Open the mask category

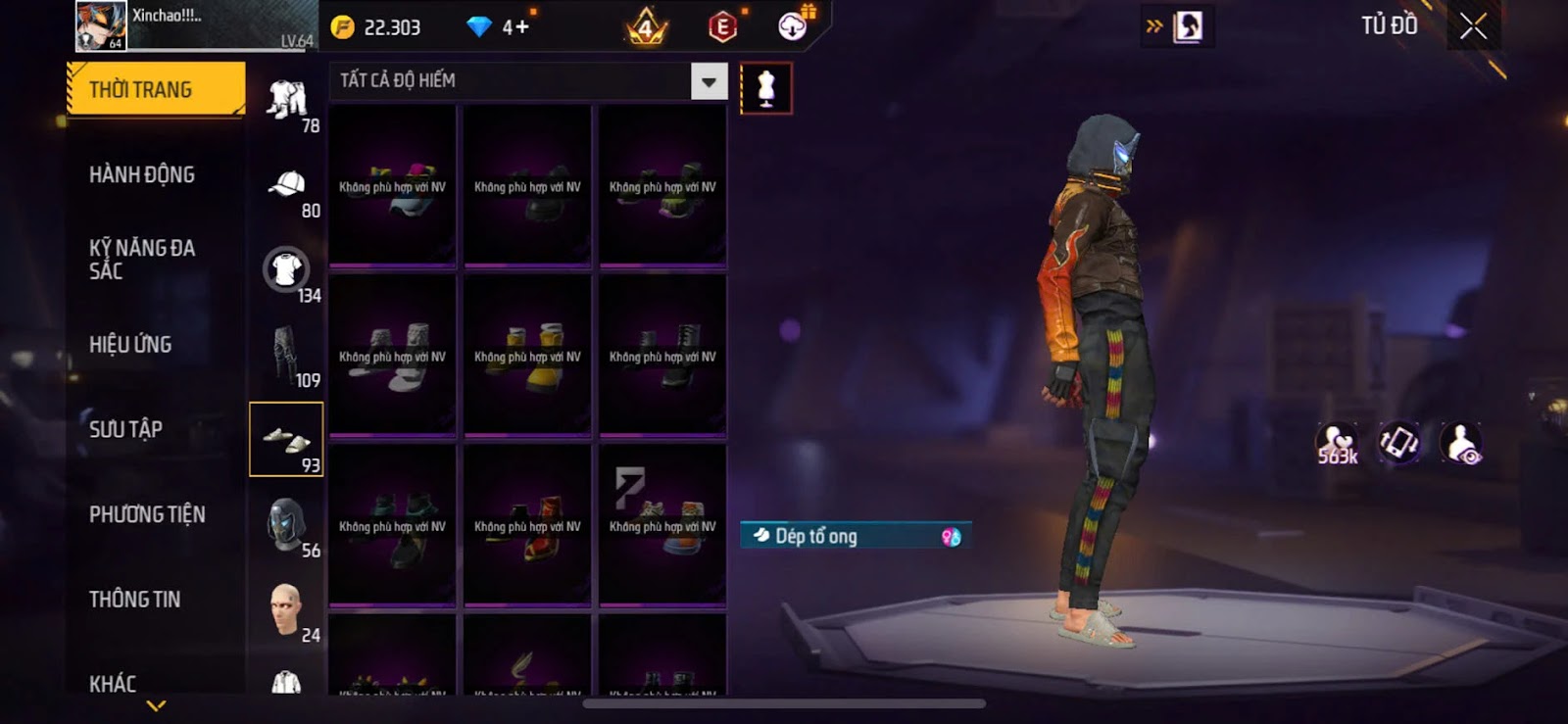[x=286, y=524]
